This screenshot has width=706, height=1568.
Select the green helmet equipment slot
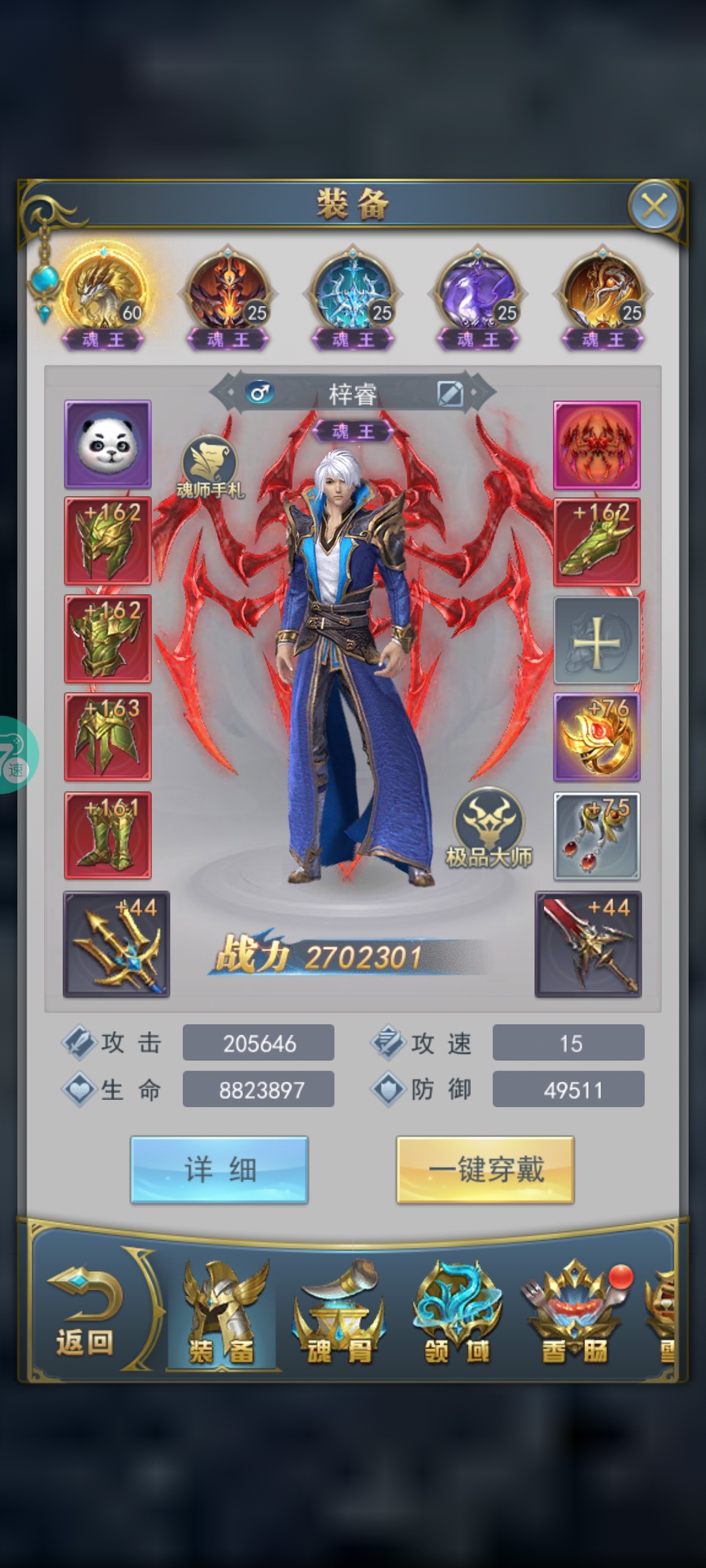click(x=108, y=540)
